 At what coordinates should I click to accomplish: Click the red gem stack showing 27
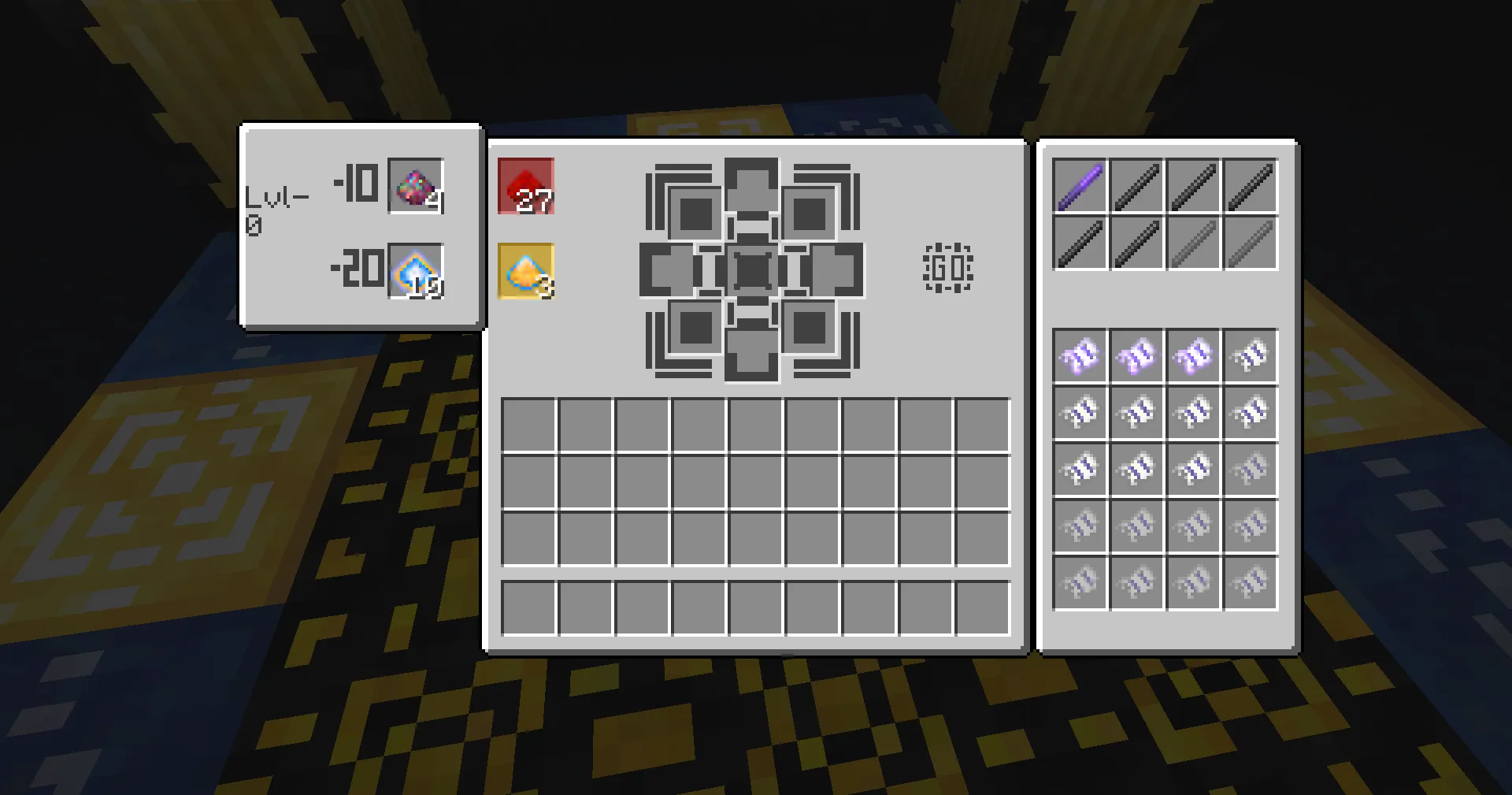tap(526, 186)
